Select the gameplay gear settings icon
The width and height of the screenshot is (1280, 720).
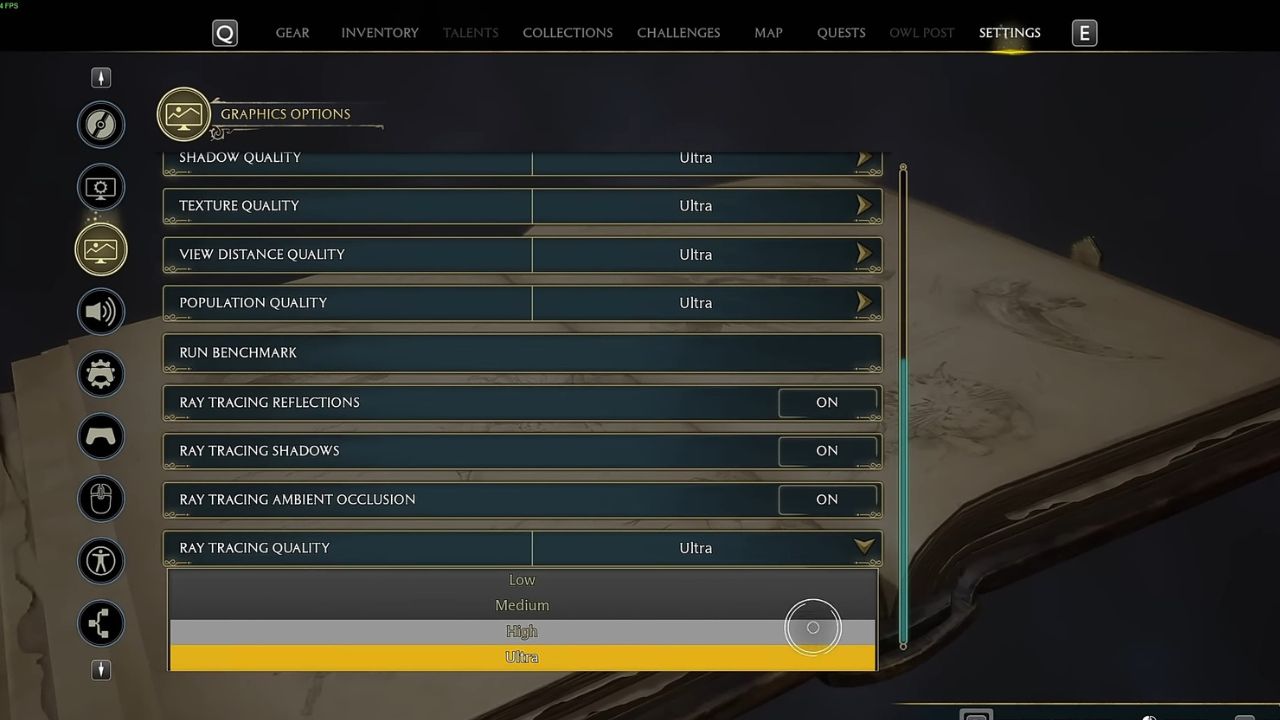tap(100, 374)
